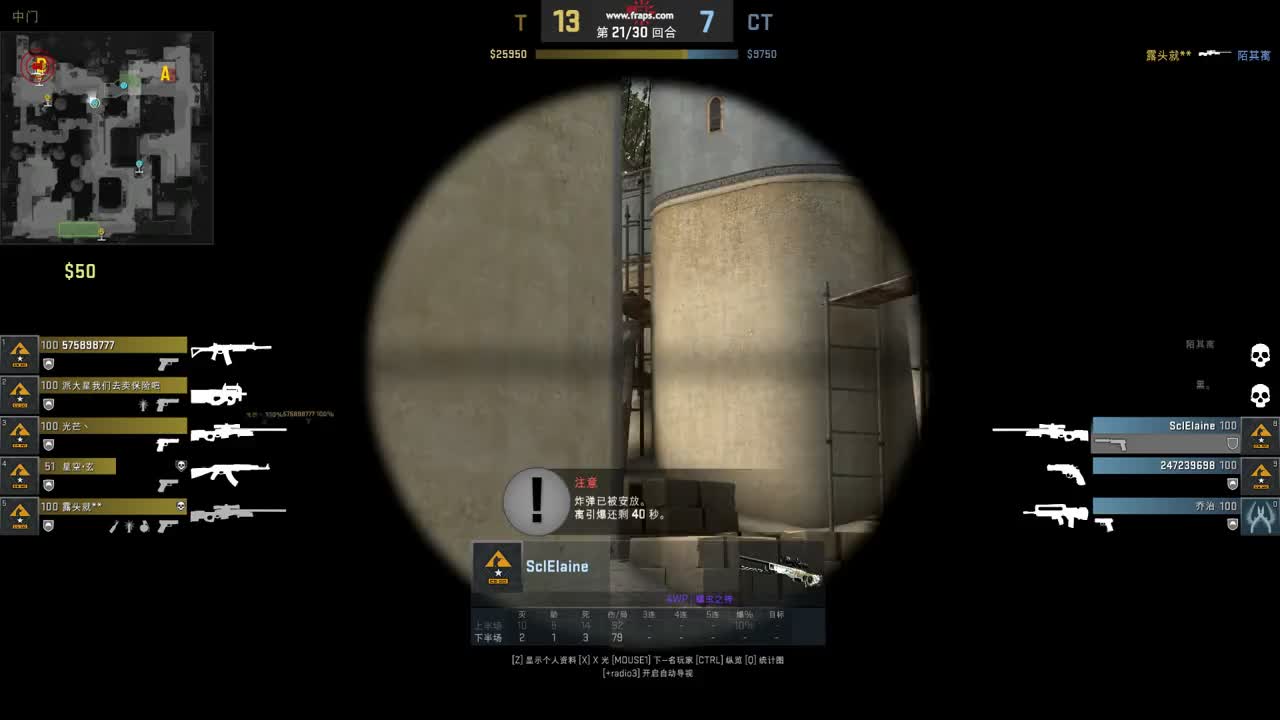The image size is (1280, 720).
Task: Open the www.fraps.com link in the scoreboard
Action: point(640,14)
